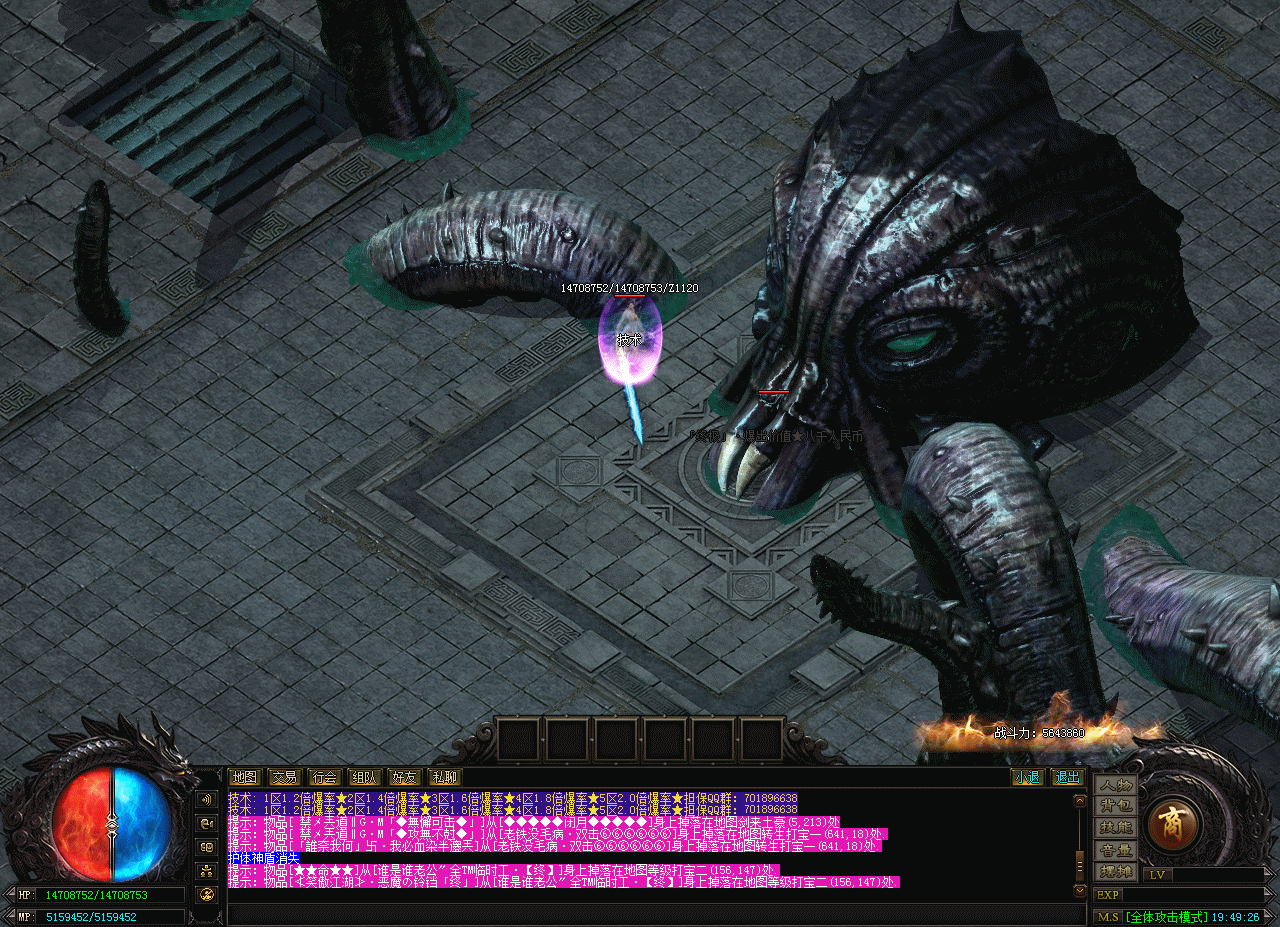The width and height of the screenshot is (1280, 927).
Task: Open the 交易 trade button
Action: (284, 777)
